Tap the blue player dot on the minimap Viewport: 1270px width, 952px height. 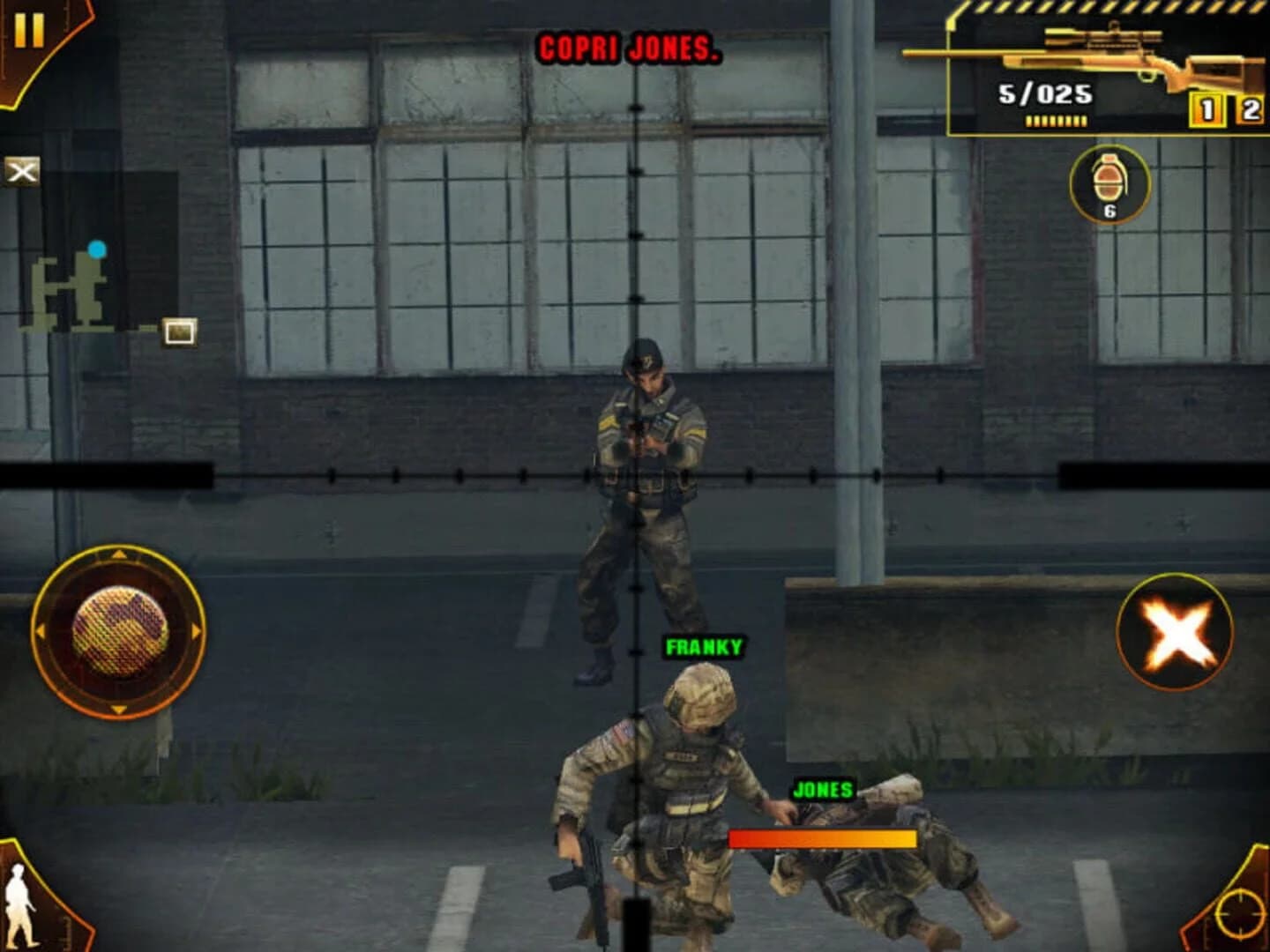[97, 249]
